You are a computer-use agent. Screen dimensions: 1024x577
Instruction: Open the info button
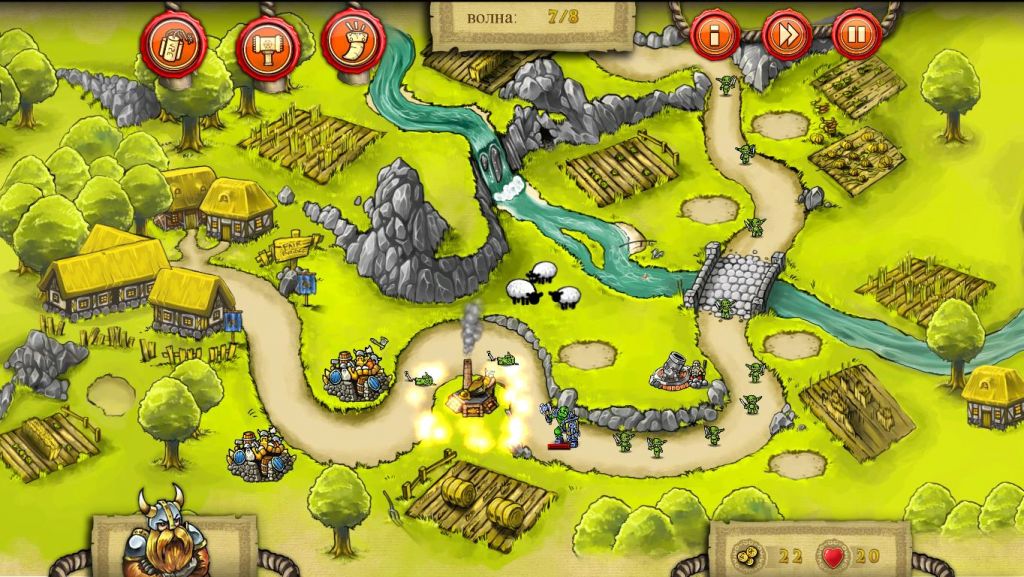click(x=715, y=35)
